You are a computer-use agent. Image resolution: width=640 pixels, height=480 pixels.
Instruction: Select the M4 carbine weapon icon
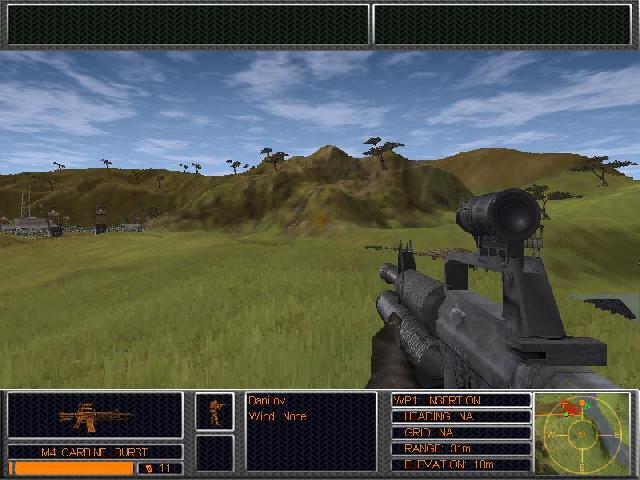pyautogui.click(x=95, y=415)
